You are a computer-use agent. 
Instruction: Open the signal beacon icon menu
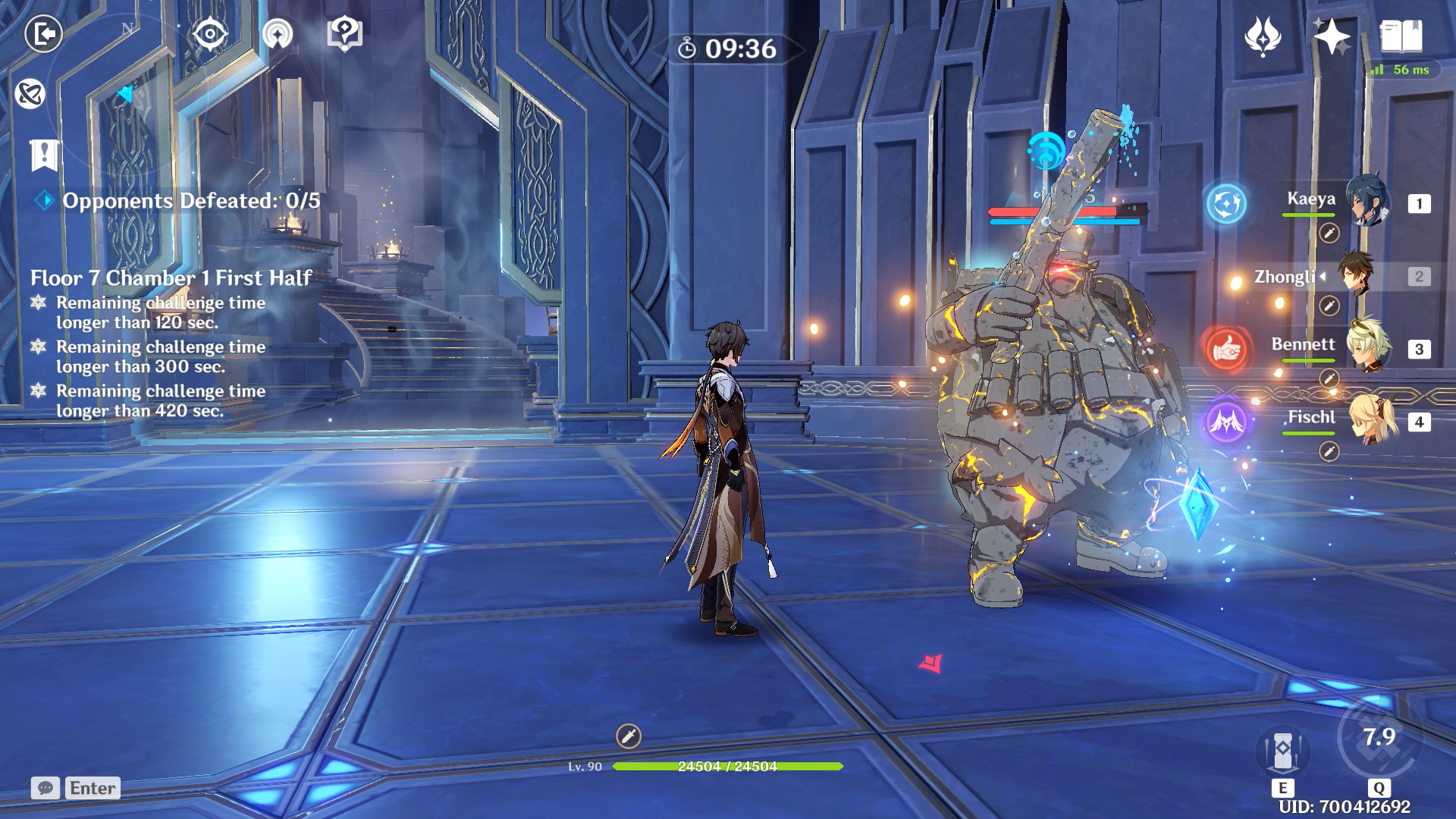(278, 34)
